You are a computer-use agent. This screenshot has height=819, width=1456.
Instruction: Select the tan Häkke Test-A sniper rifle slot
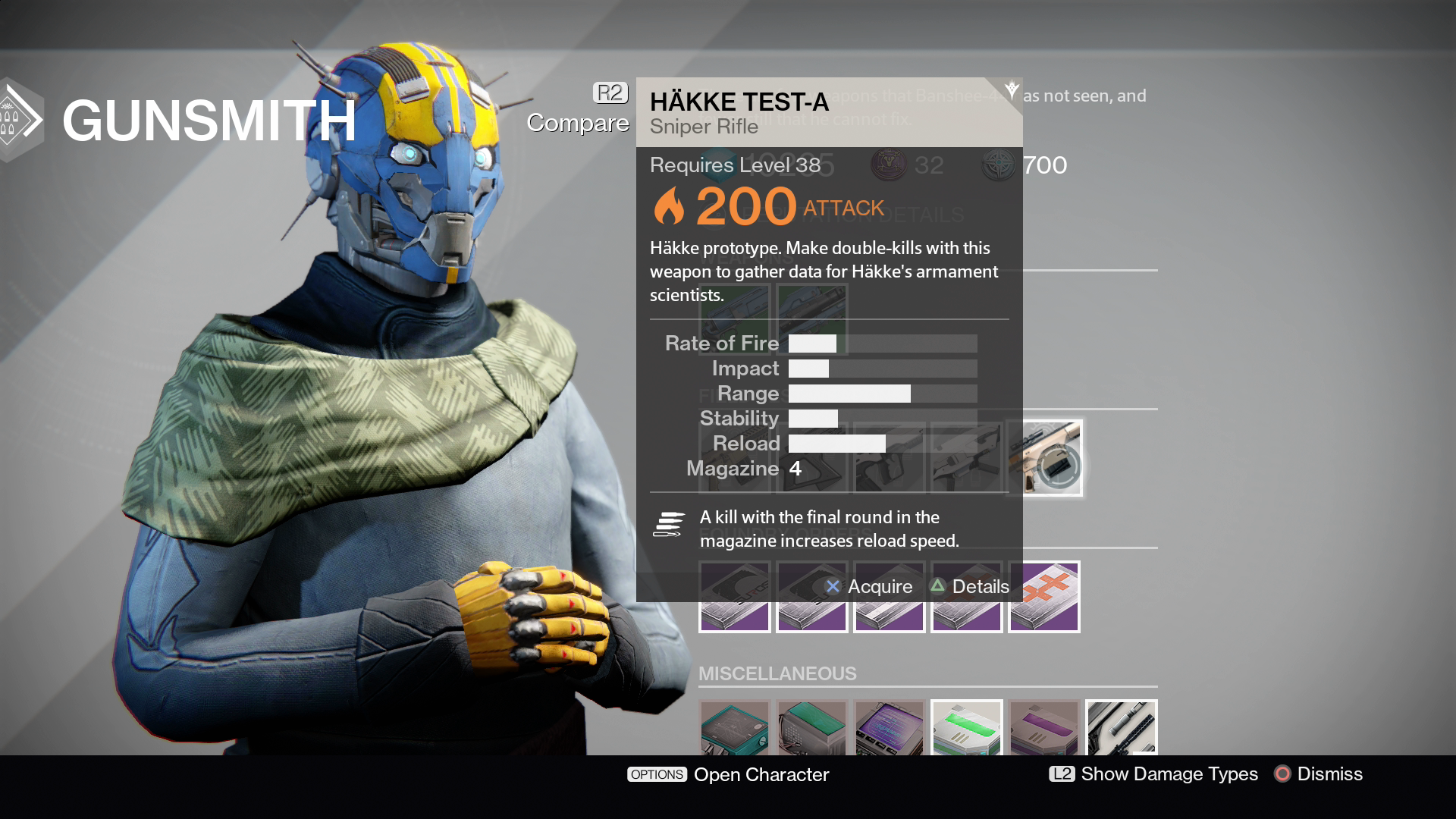point(1045,458)
